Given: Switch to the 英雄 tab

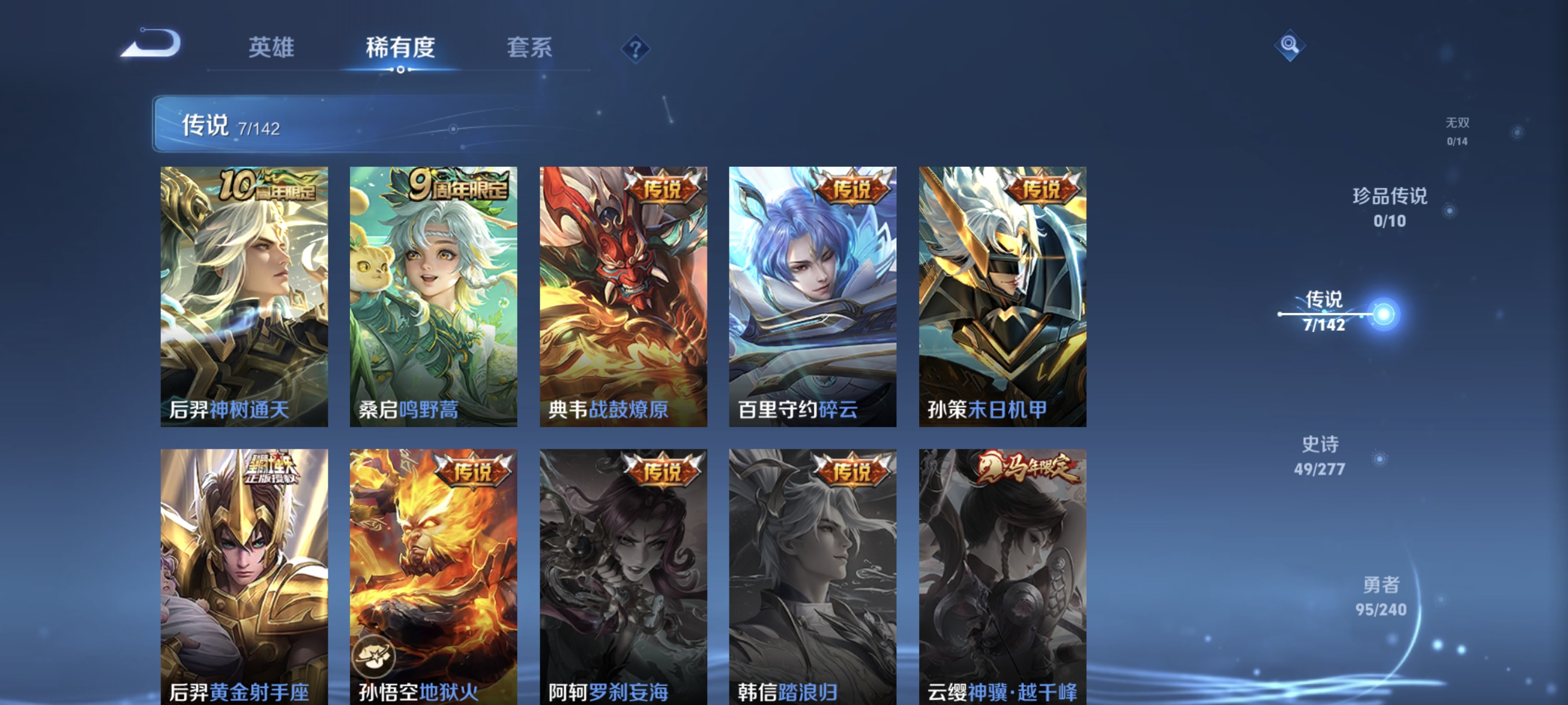Looking at the screenshot, I should 271,49.
